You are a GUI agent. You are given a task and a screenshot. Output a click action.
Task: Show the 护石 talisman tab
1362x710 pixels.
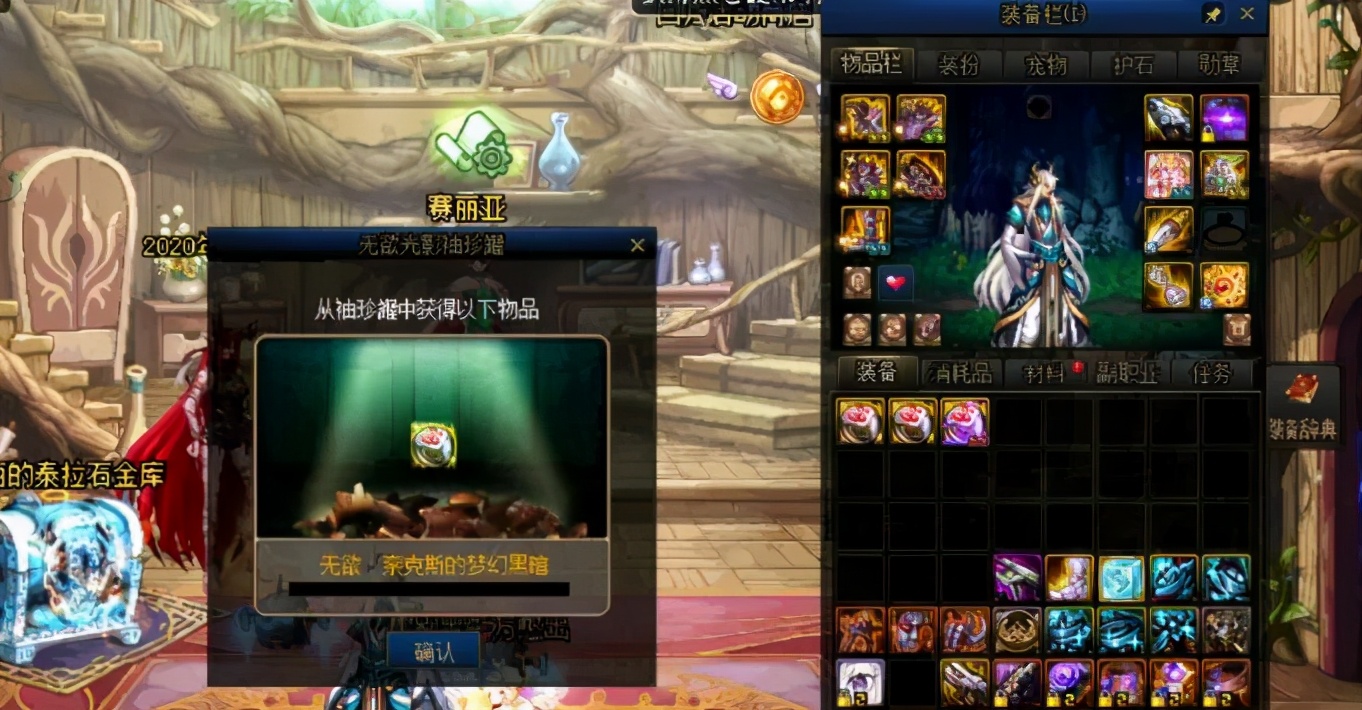click(1133, 65)
